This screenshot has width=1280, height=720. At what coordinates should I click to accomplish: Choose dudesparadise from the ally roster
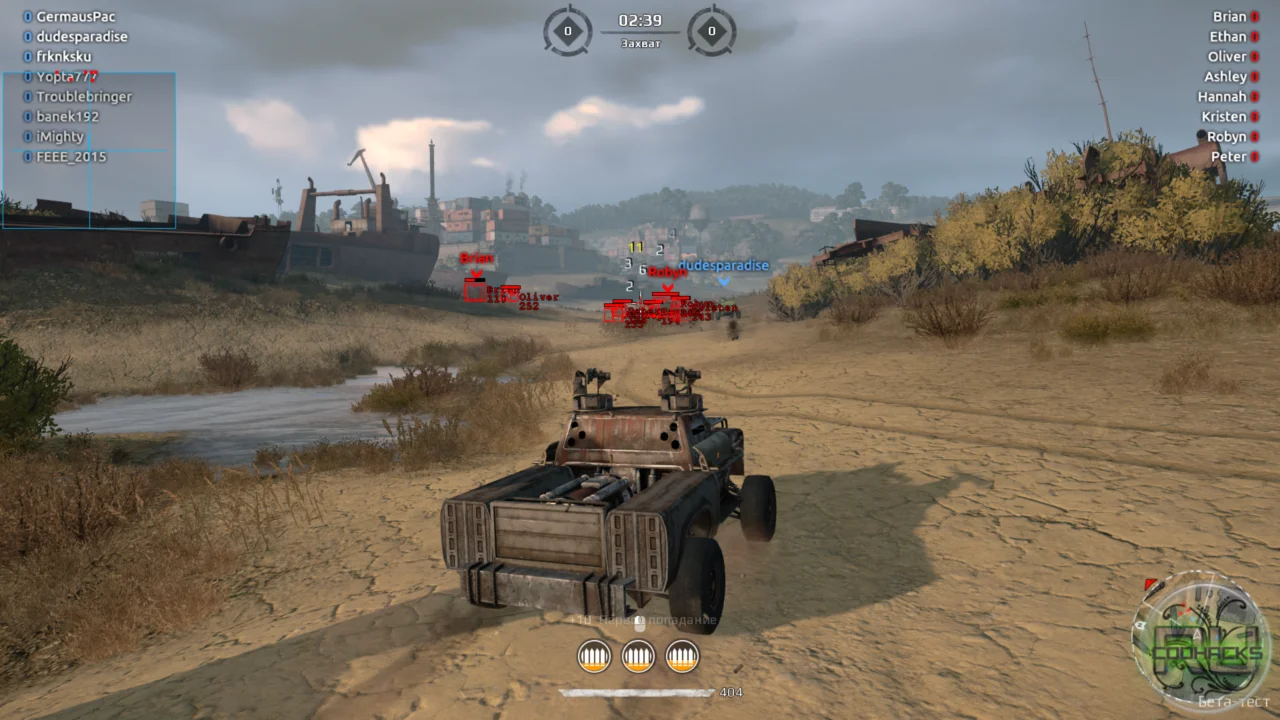tap(81, 37)
